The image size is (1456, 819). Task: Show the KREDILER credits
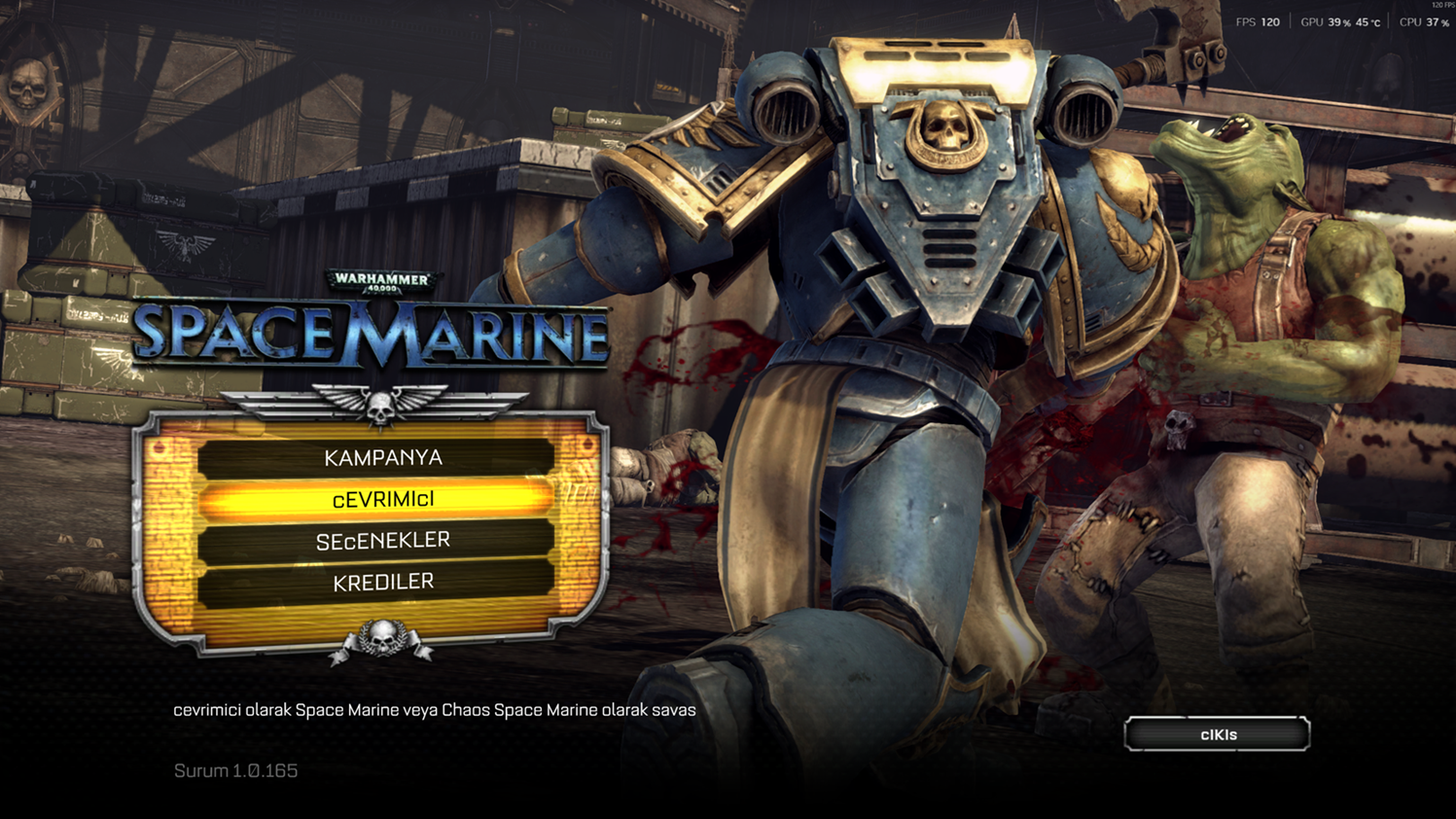pos(382,582)
